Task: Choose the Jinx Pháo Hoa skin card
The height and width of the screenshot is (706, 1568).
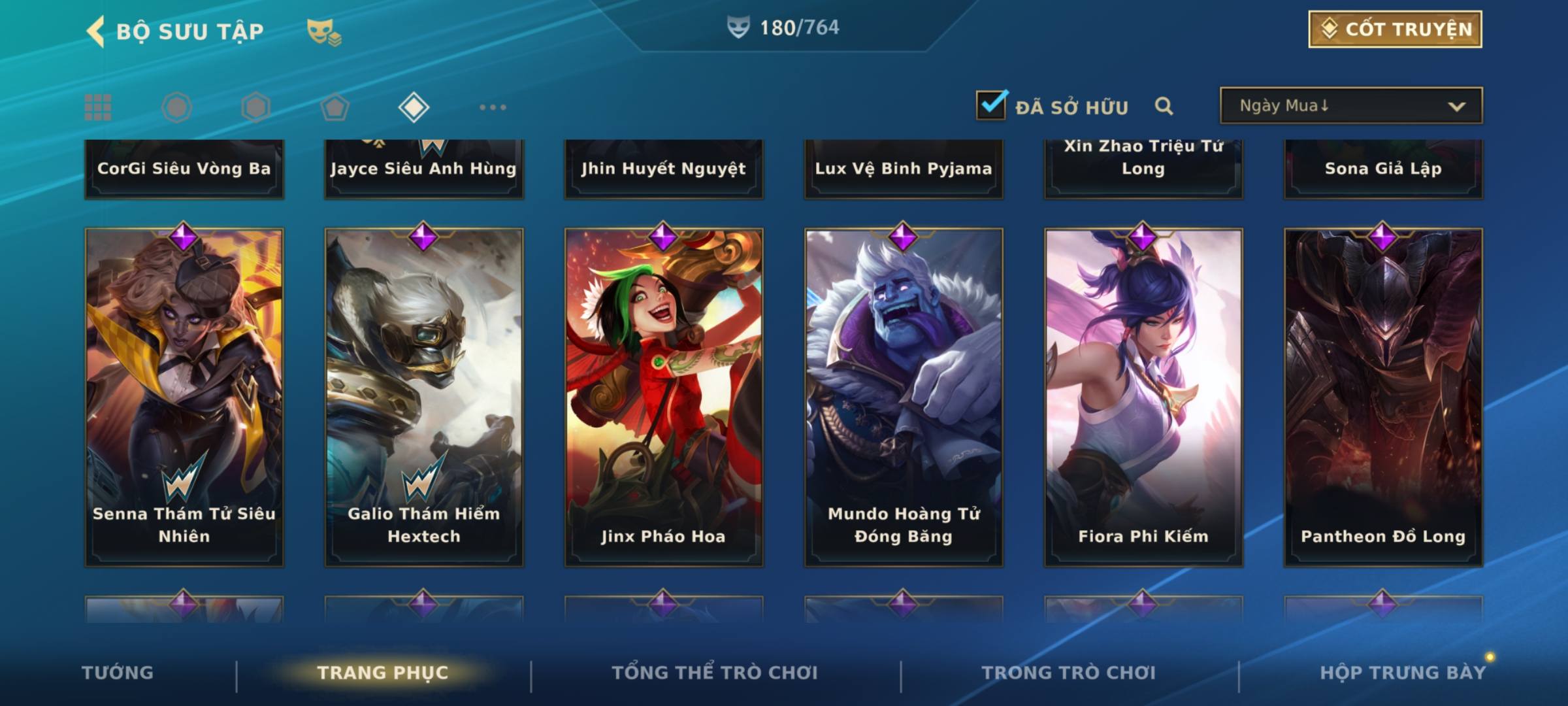Action: [664, 396]
